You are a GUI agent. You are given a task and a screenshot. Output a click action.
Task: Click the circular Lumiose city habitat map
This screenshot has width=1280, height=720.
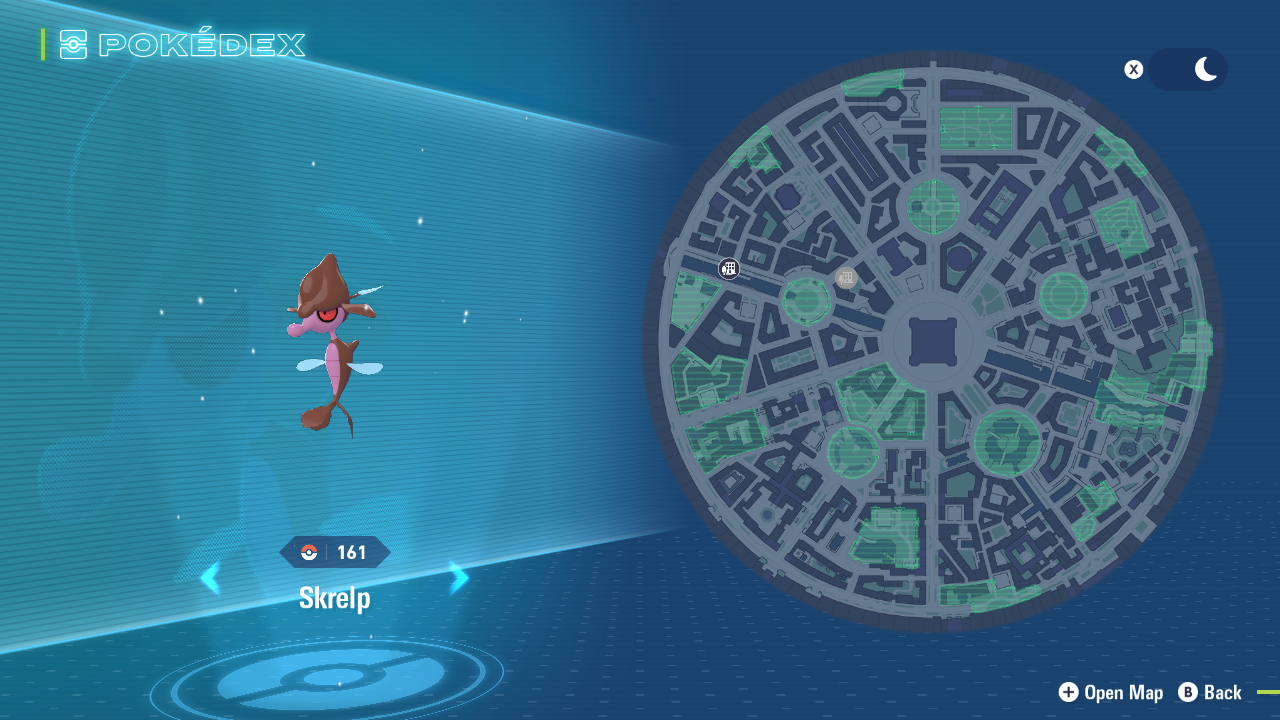tap(932, 342)
